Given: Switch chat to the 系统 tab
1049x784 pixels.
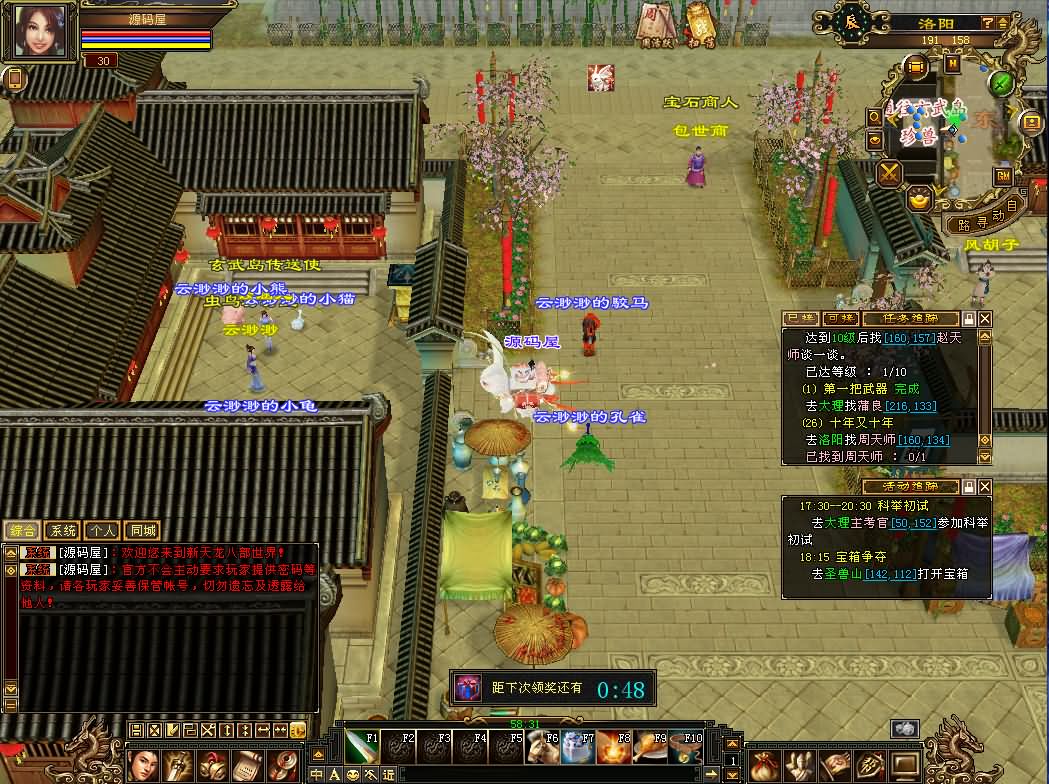Looking at the screenshot, I should coord(62,531).
